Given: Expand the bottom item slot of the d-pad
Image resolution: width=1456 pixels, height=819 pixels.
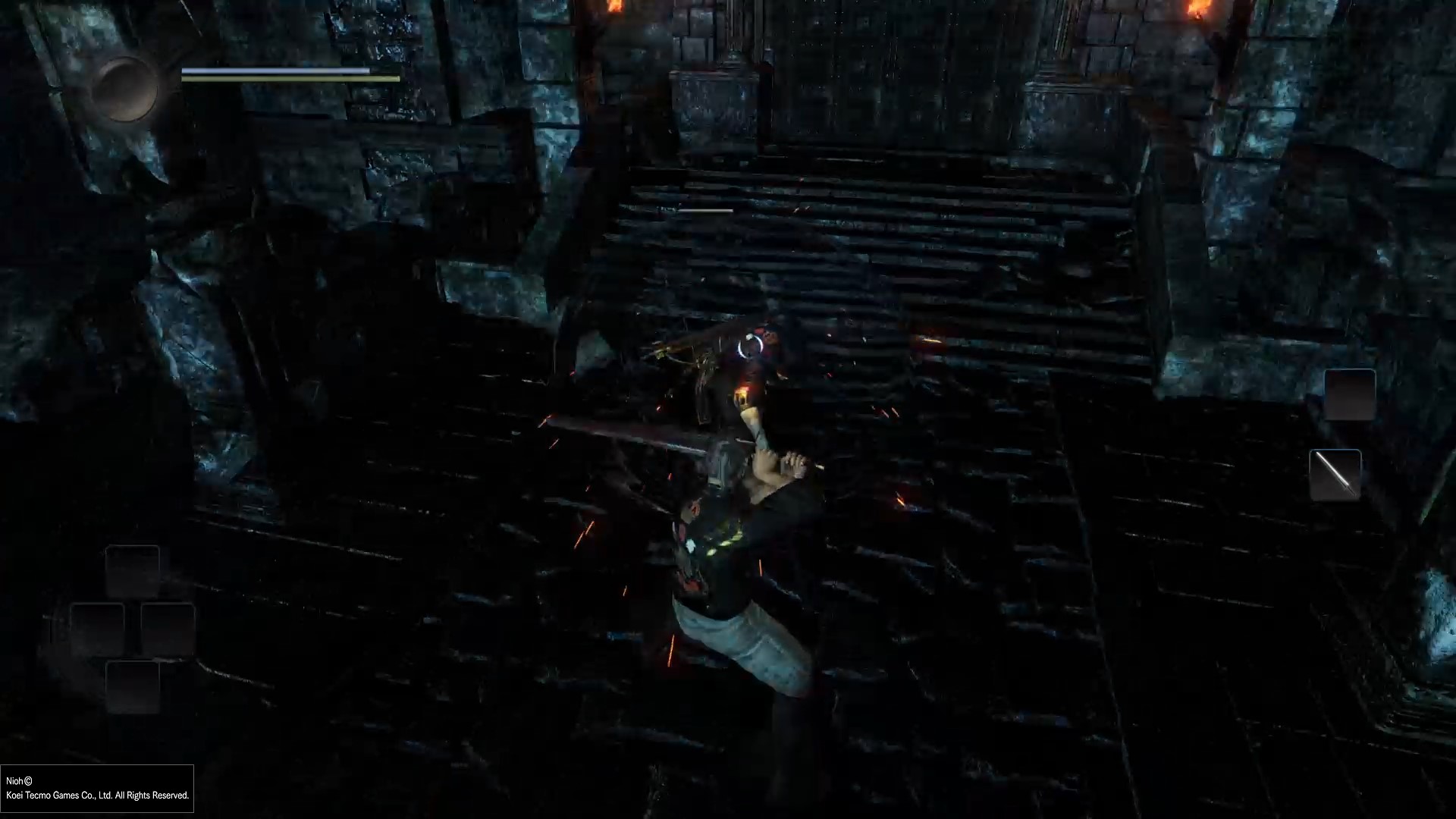Looking at the screenshot, I should [133, 689].
